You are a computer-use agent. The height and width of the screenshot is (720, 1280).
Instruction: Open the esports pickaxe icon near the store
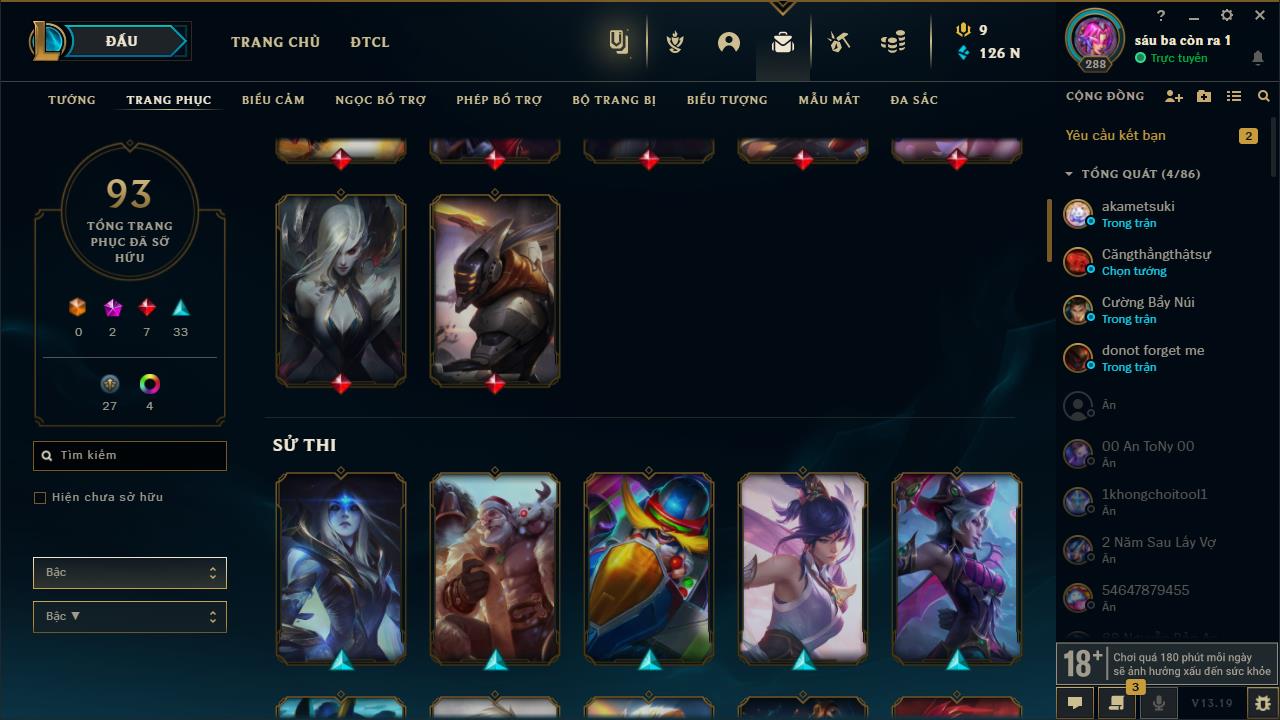pyautogui.click(x=839, y=43)
